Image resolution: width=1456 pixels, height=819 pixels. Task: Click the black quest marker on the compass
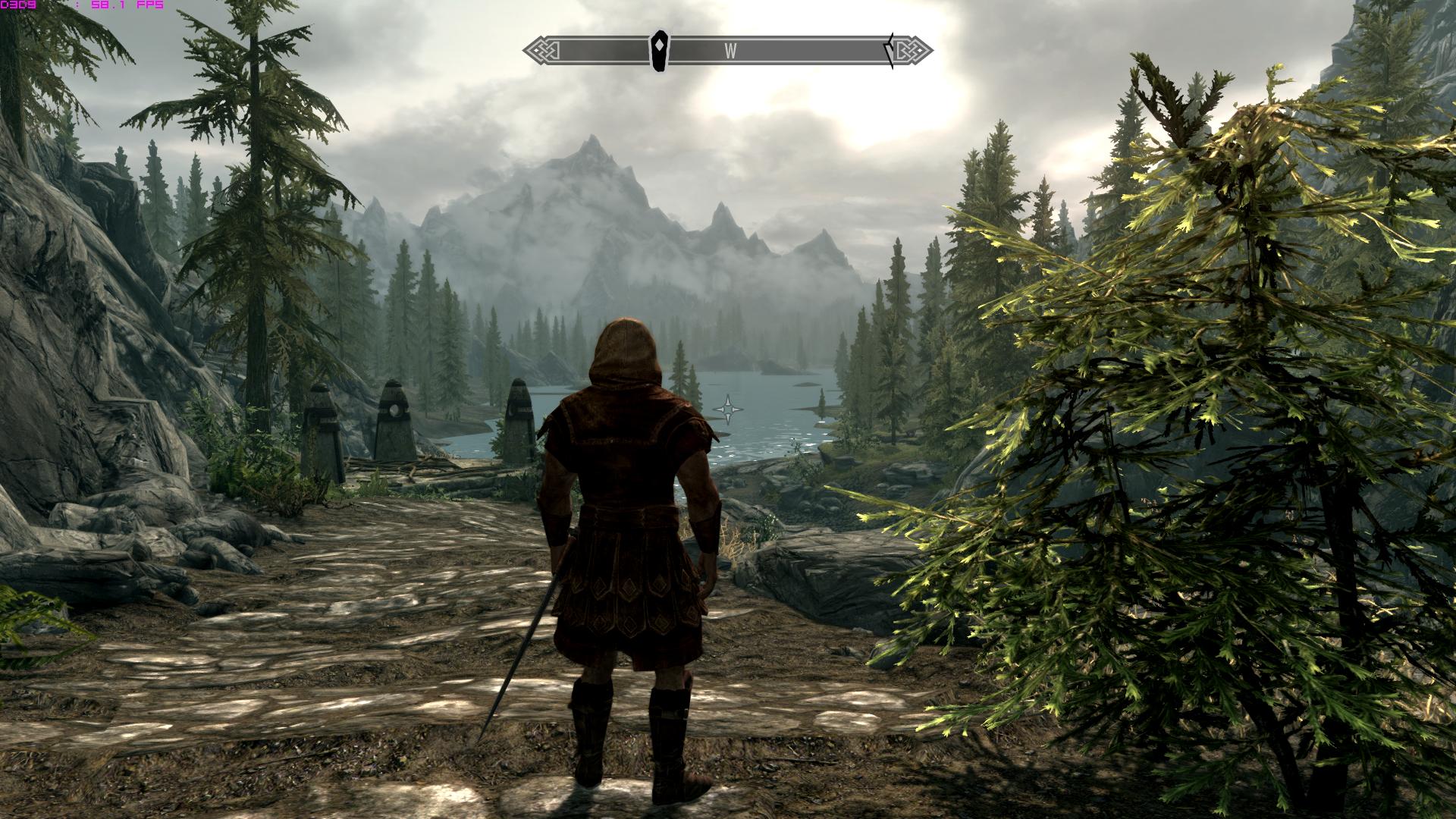[x=661, y=51]
